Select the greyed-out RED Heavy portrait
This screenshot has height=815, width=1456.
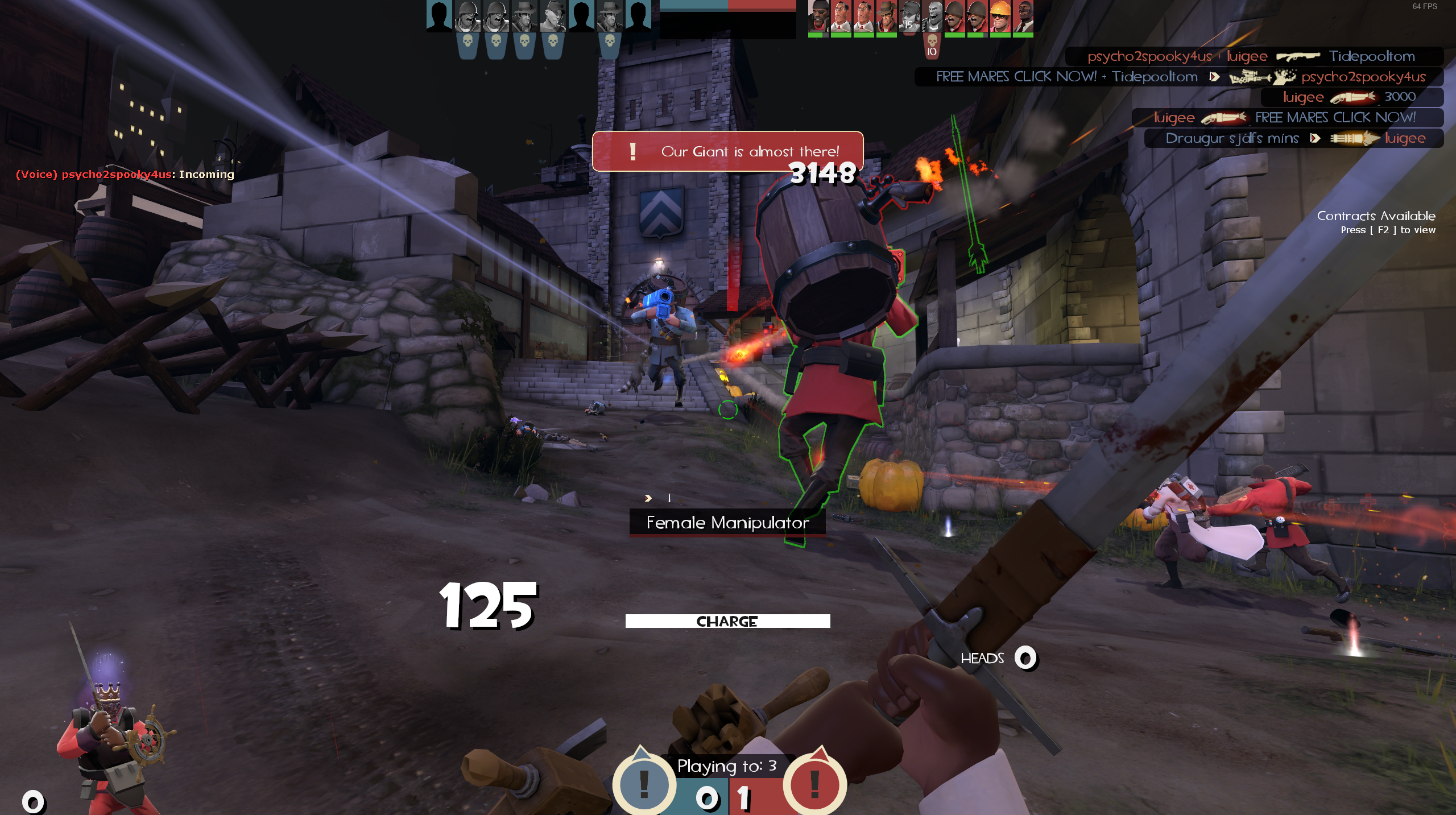[x=932, y=16]
